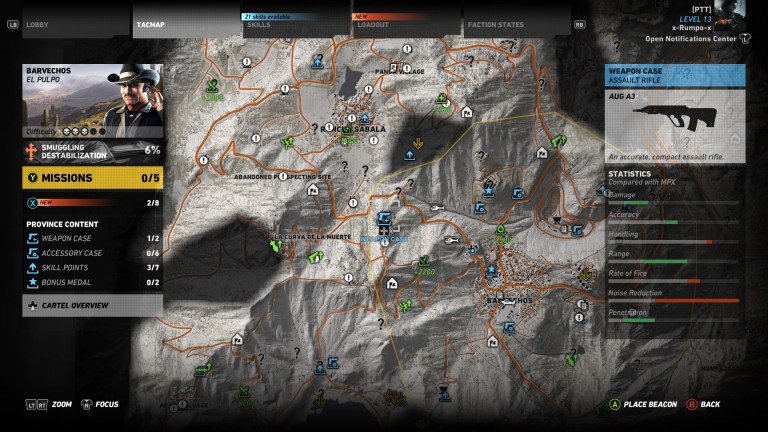This screenshot has width=768, height=432.
Task: Select the Accessory Case province content row
Action: pyautogui.click(x=92, y=253)
